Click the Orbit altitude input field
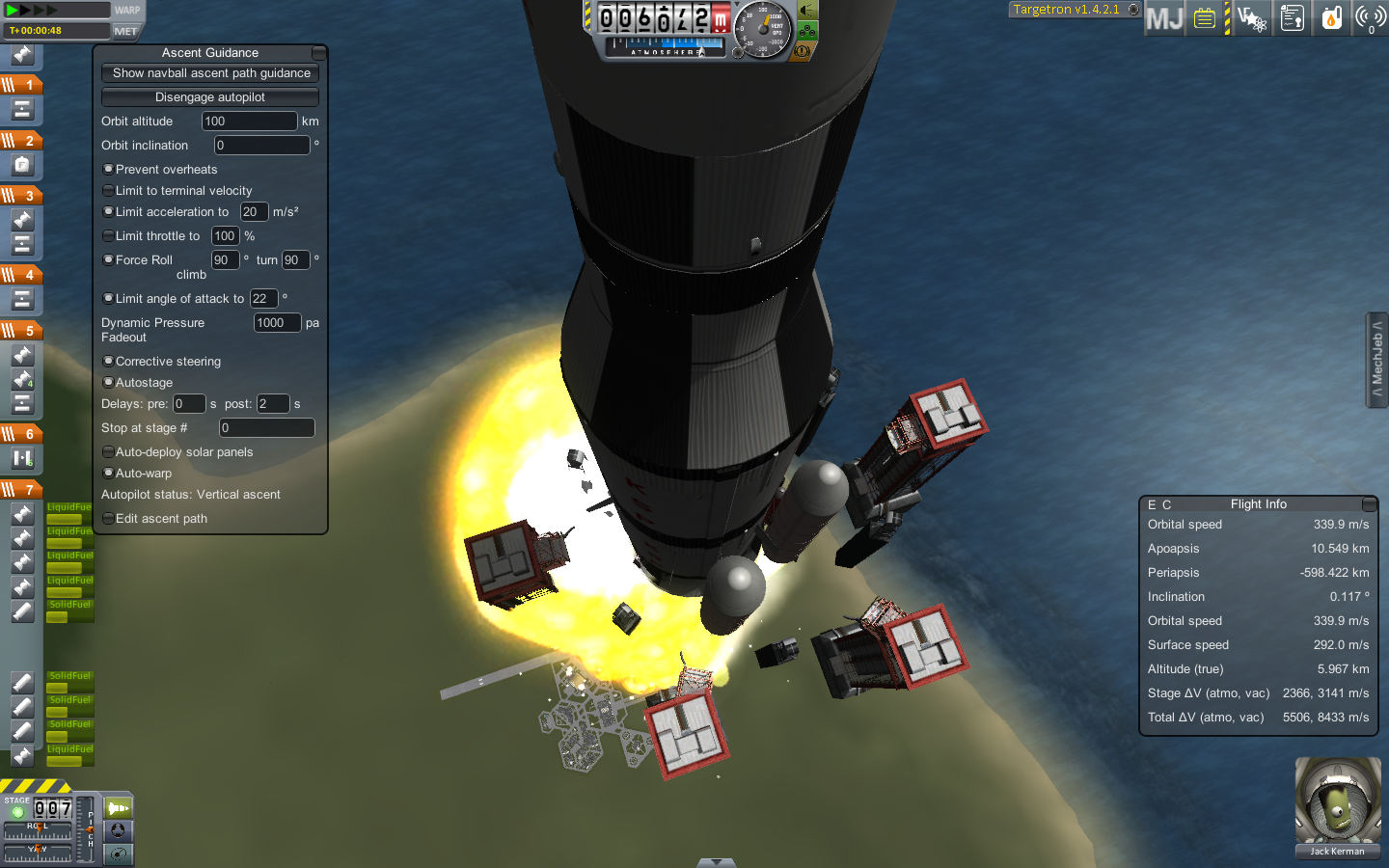The width and height of the screenshot is (1389, 868). click(x=248, y=121)
